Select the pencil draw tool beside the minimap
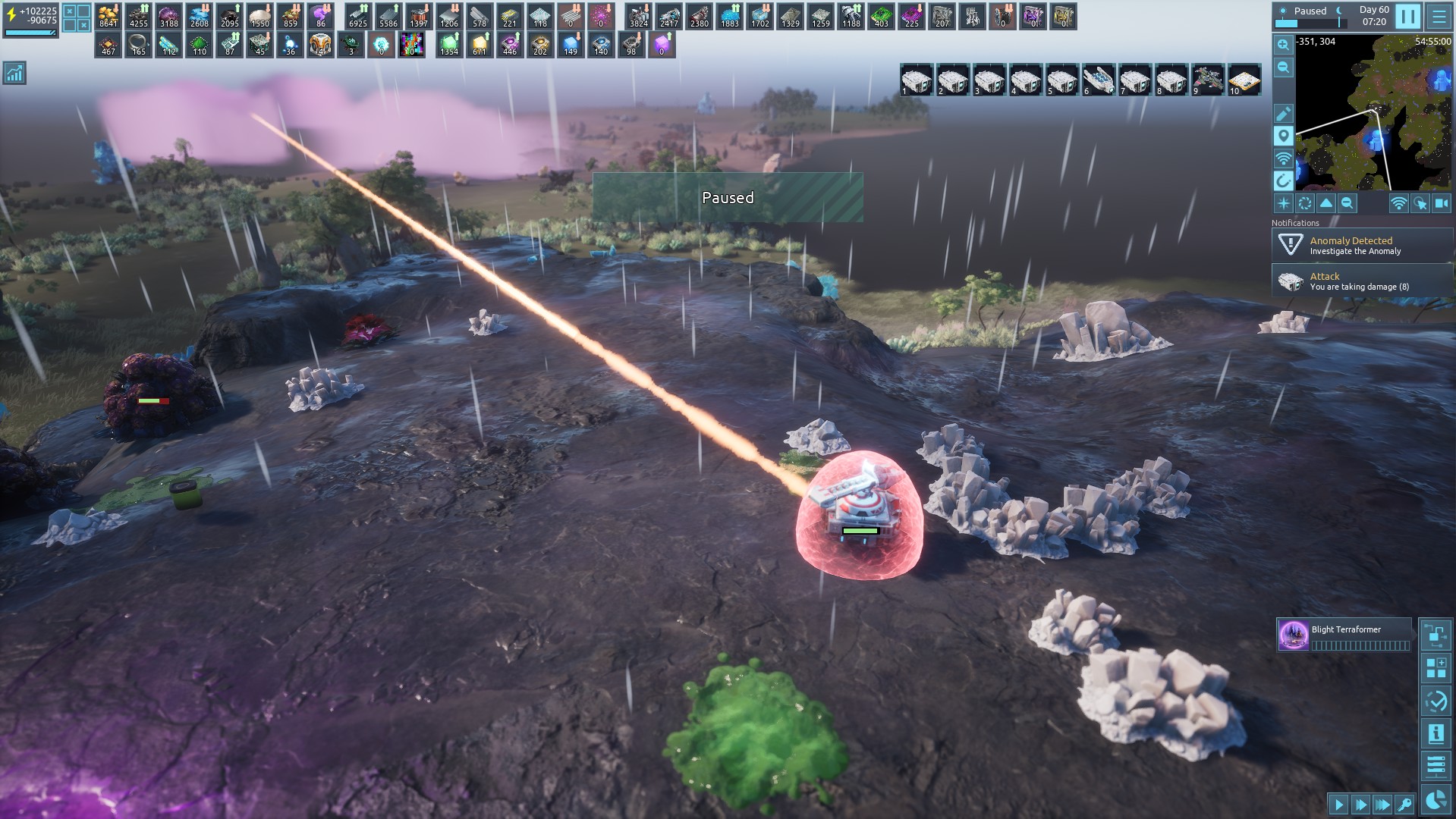Viewport: 1456px width, 819px height. [x=1283, y=114]
